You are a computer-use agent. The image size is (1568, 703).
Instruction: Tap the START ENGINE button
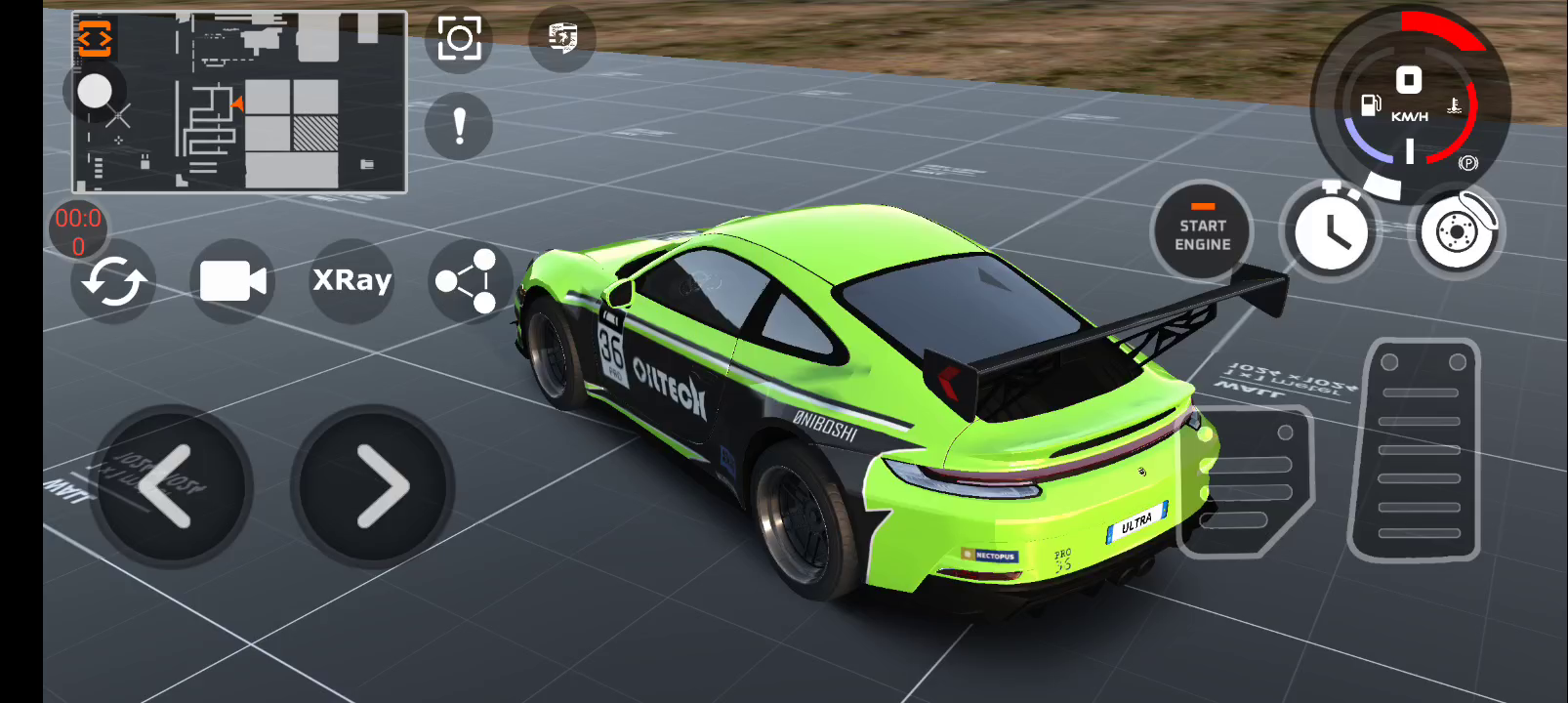[1202, 234]
